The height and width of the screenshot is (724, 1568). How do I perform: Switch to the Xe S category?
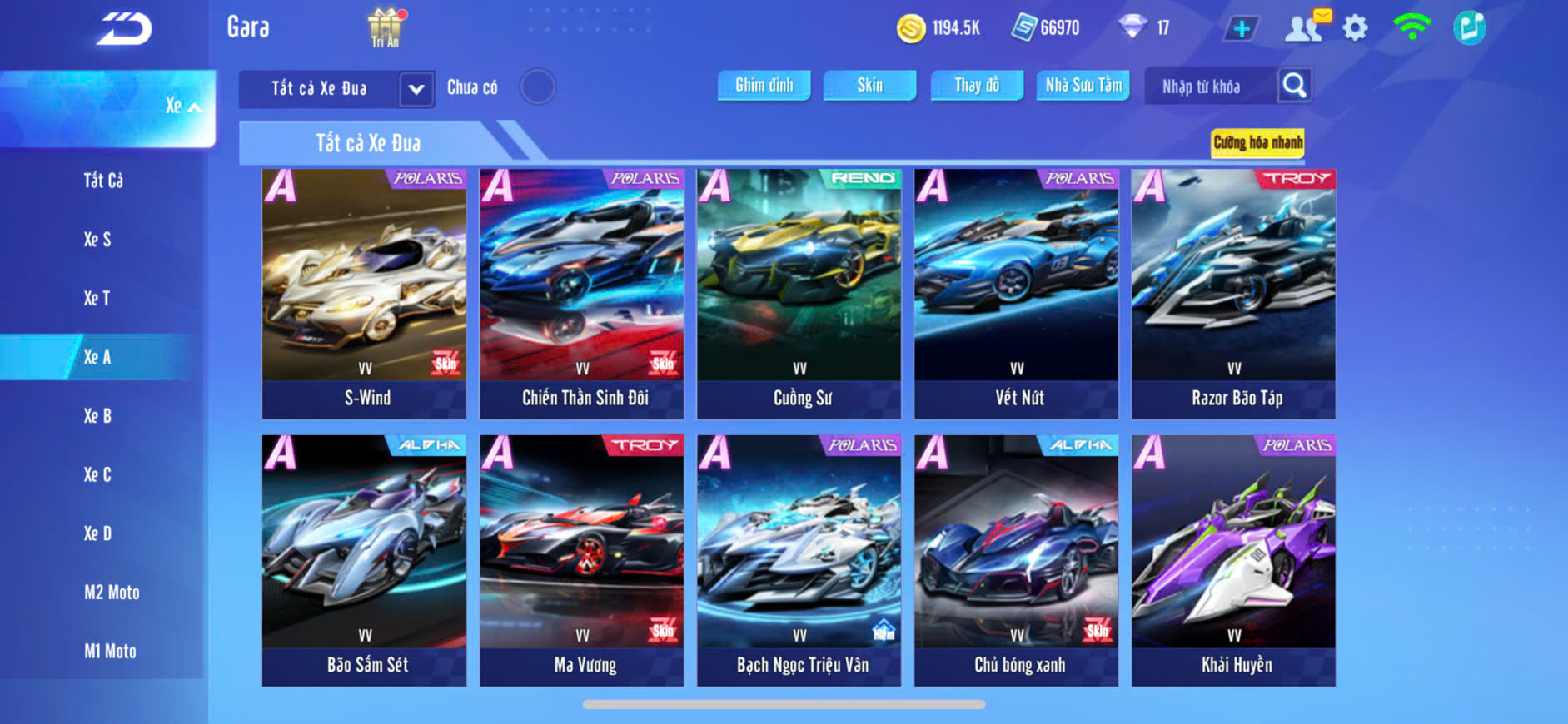97,240
